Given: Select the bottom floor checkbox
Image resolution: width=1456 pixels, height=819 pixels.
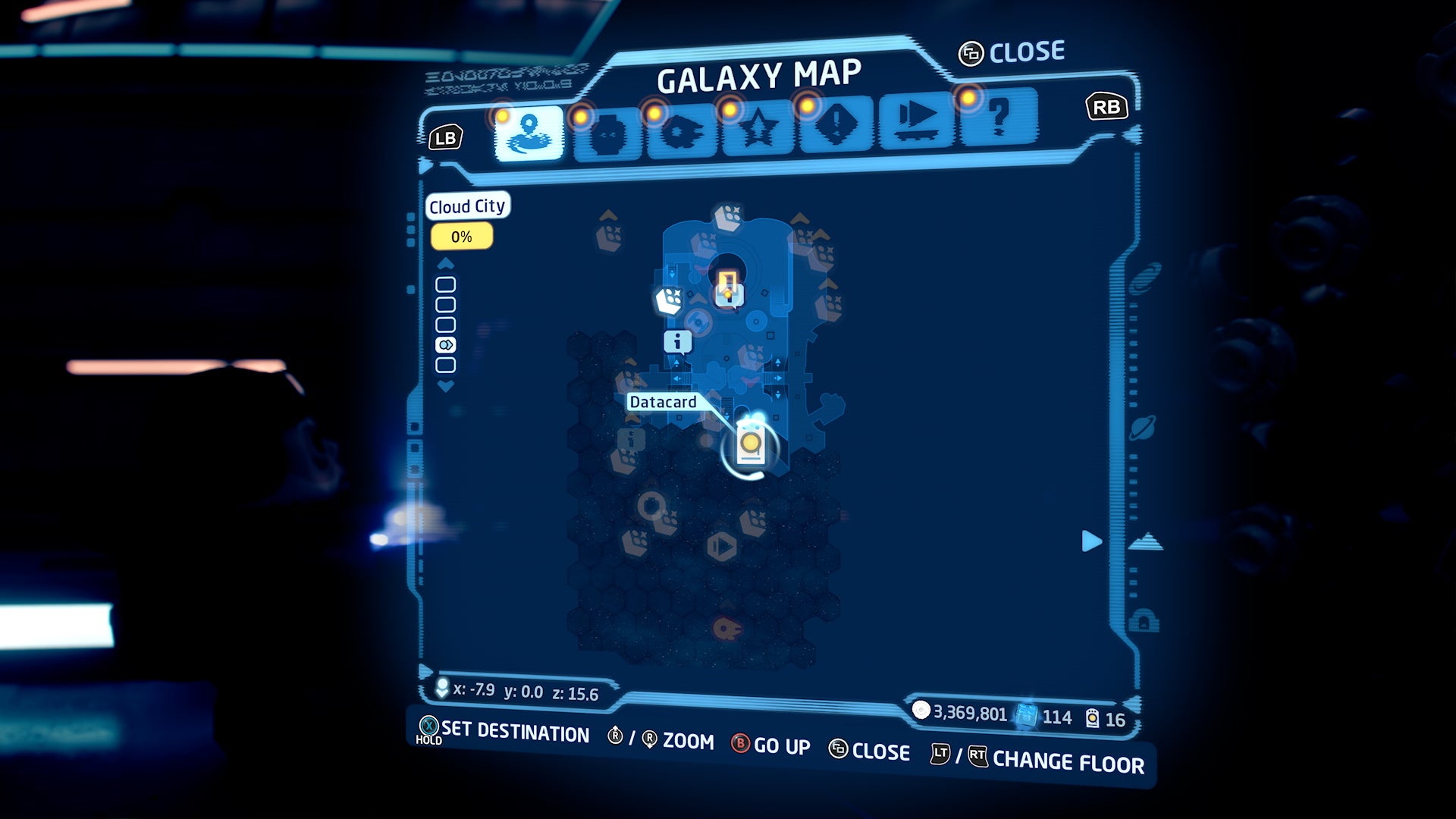Looking at the screenshot, I should pos(446,365).
